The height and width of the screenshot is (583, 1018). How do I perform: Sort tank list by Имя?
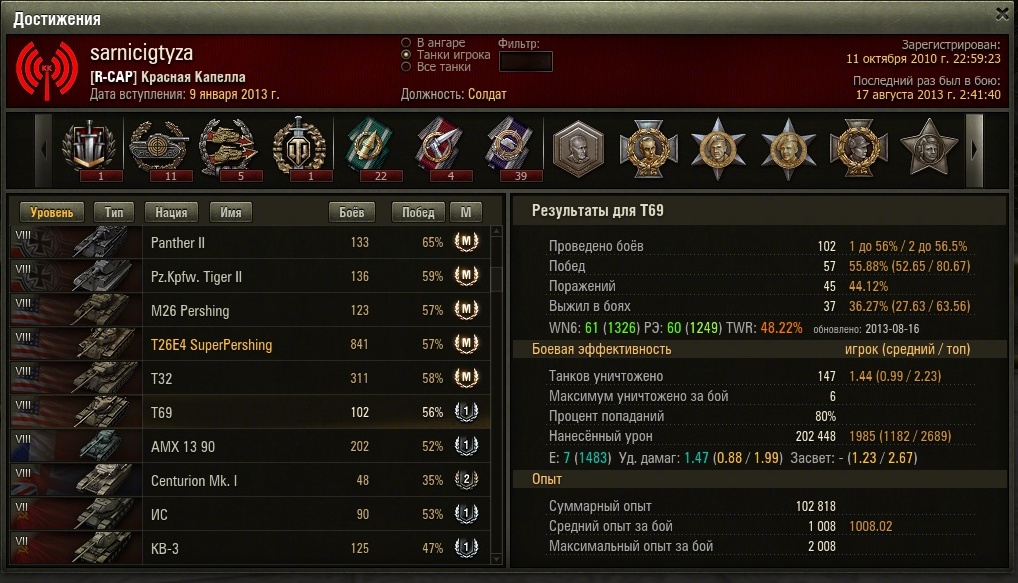tap(230, 213)
